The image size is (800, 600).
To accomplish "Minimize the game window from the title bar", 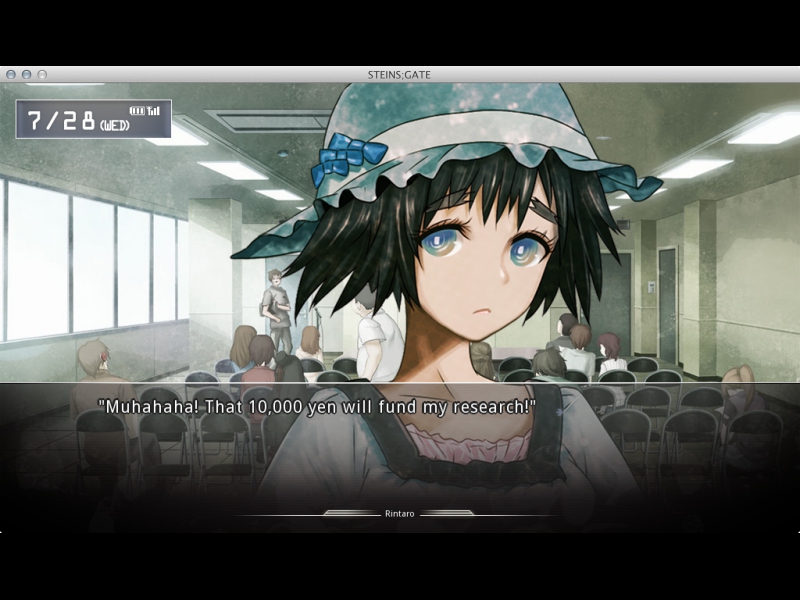I will pyautogui.click(x=27, y=75).
